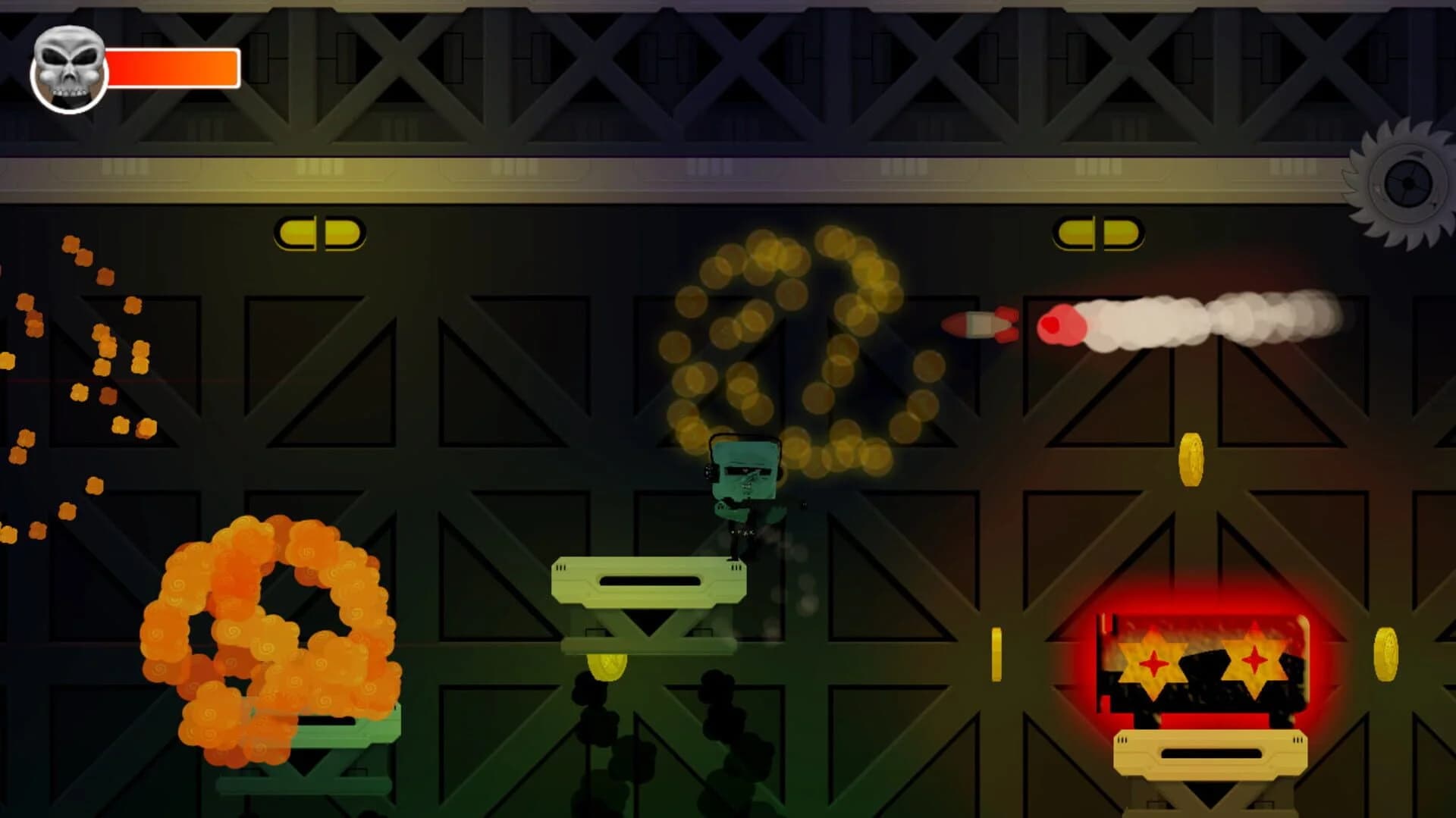Screen dimensions: 1456x818
Task: Collect the coin below the center platform
Action: pyautogui.click(x=607, y=667)
